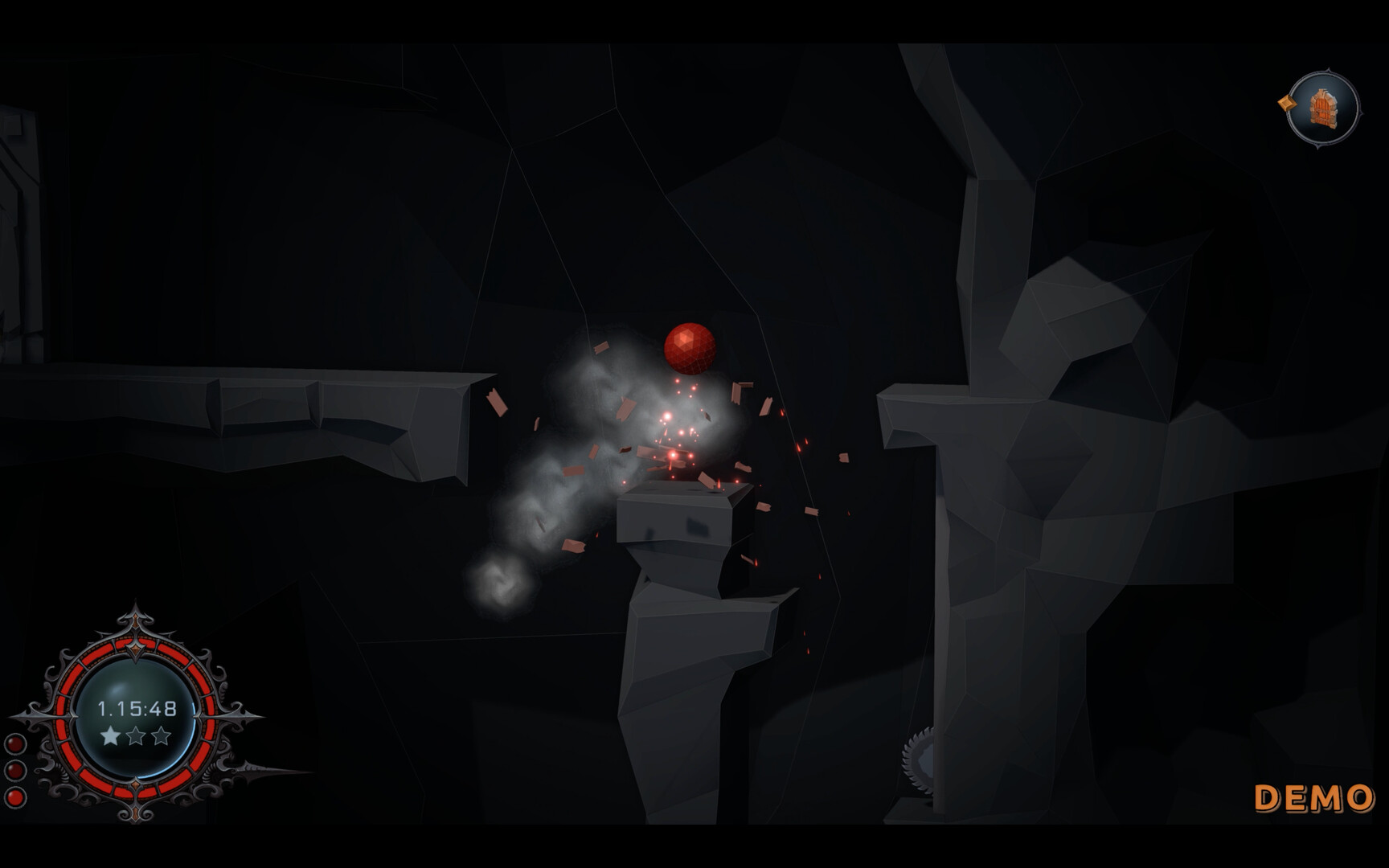The height and width of the screenshot is (868, 1389).
Task: Click the topmost red life orb
Action: [14, 743]
